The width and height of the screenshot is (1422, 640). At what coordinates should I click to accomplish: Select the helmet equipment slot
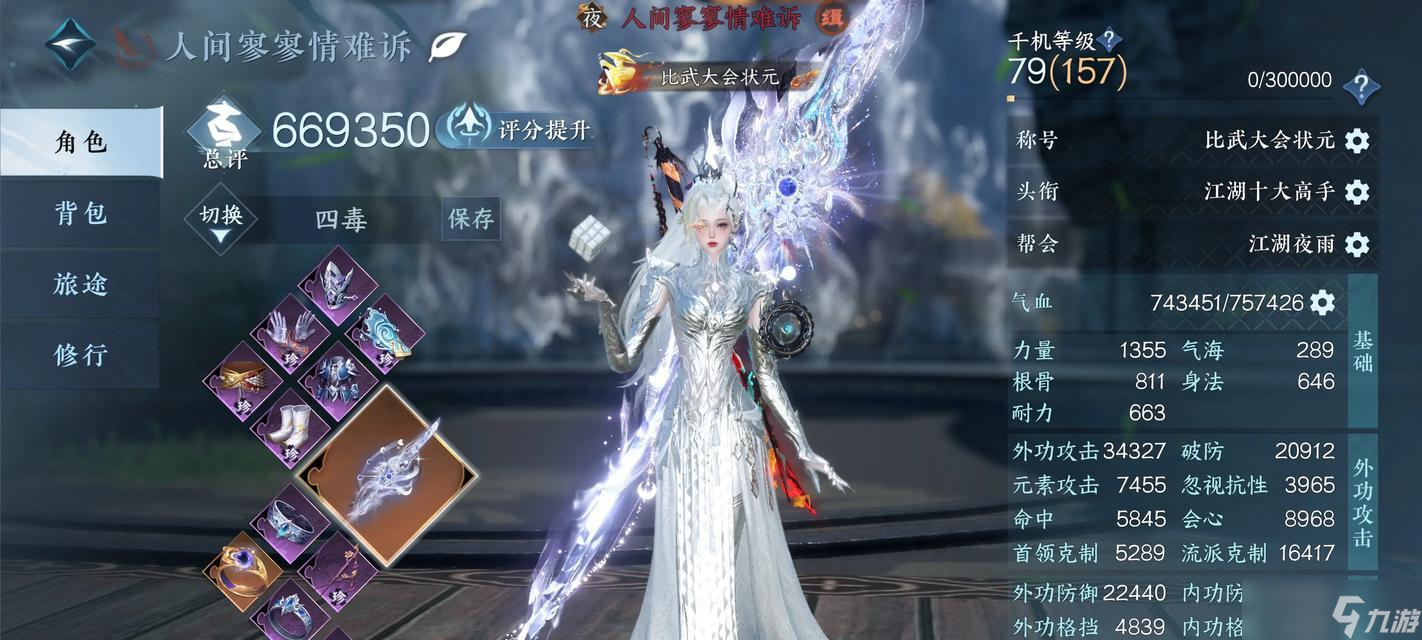[338, 282]
